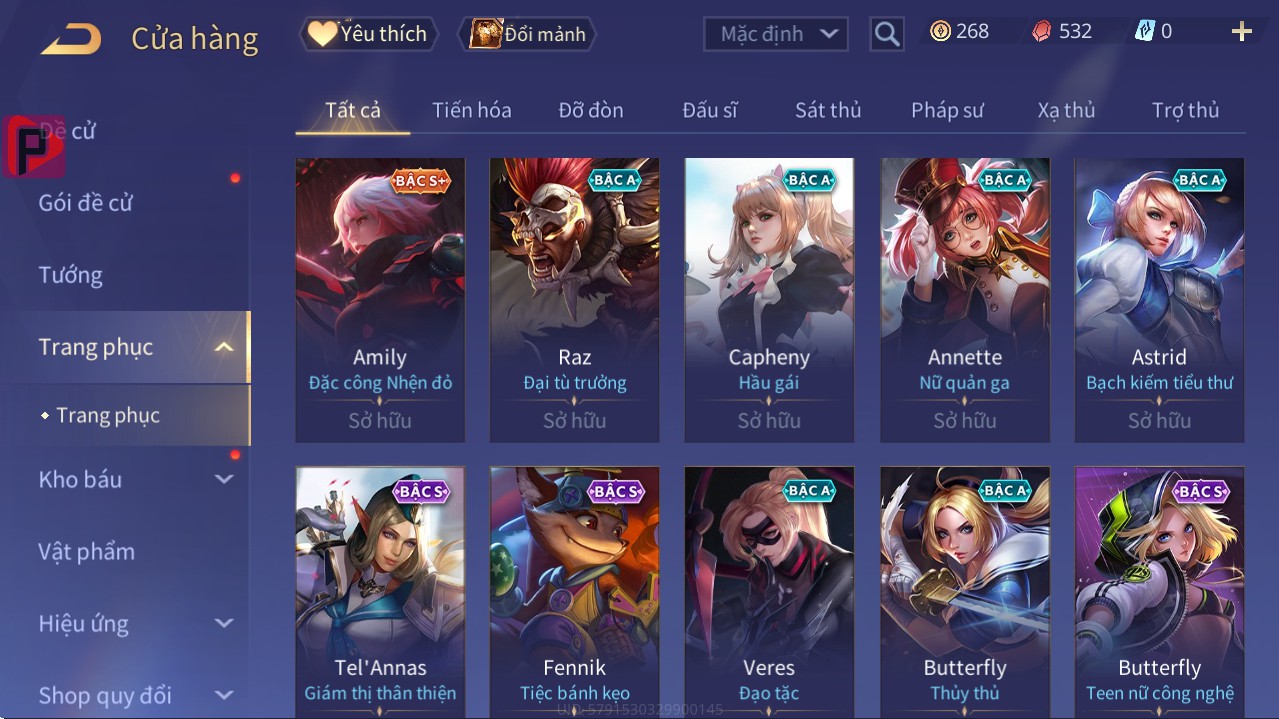Choose the Raz Đại tù trưởng skin card

[574, 298]
